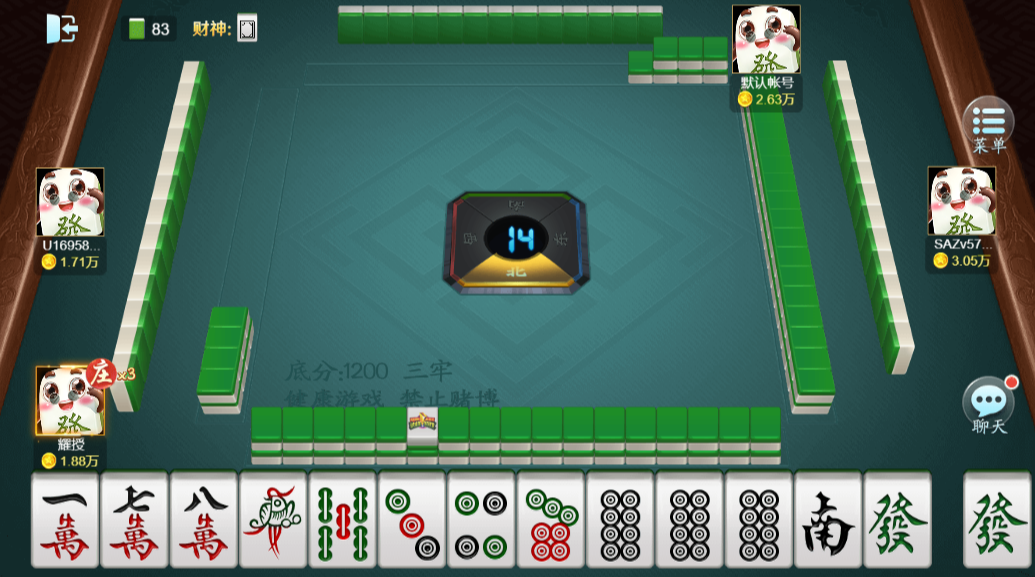Select the four-dot circle tile
The image size is (1035, 577).
[x=481, y=521]
